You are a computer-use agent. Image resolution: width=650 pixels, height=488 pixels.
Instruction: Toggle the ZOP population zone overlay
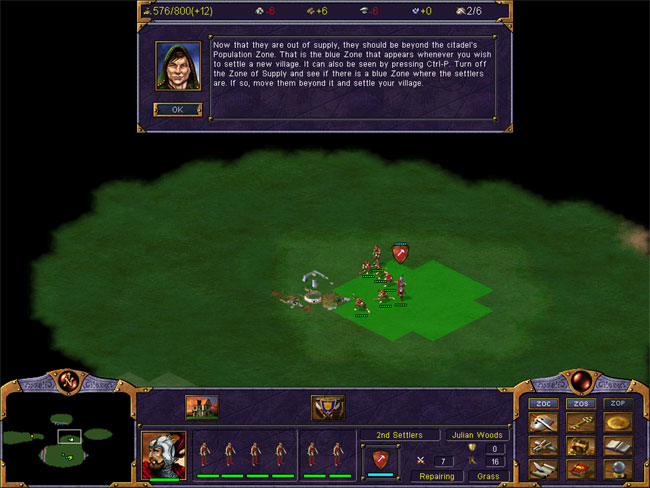pos(618,403)
